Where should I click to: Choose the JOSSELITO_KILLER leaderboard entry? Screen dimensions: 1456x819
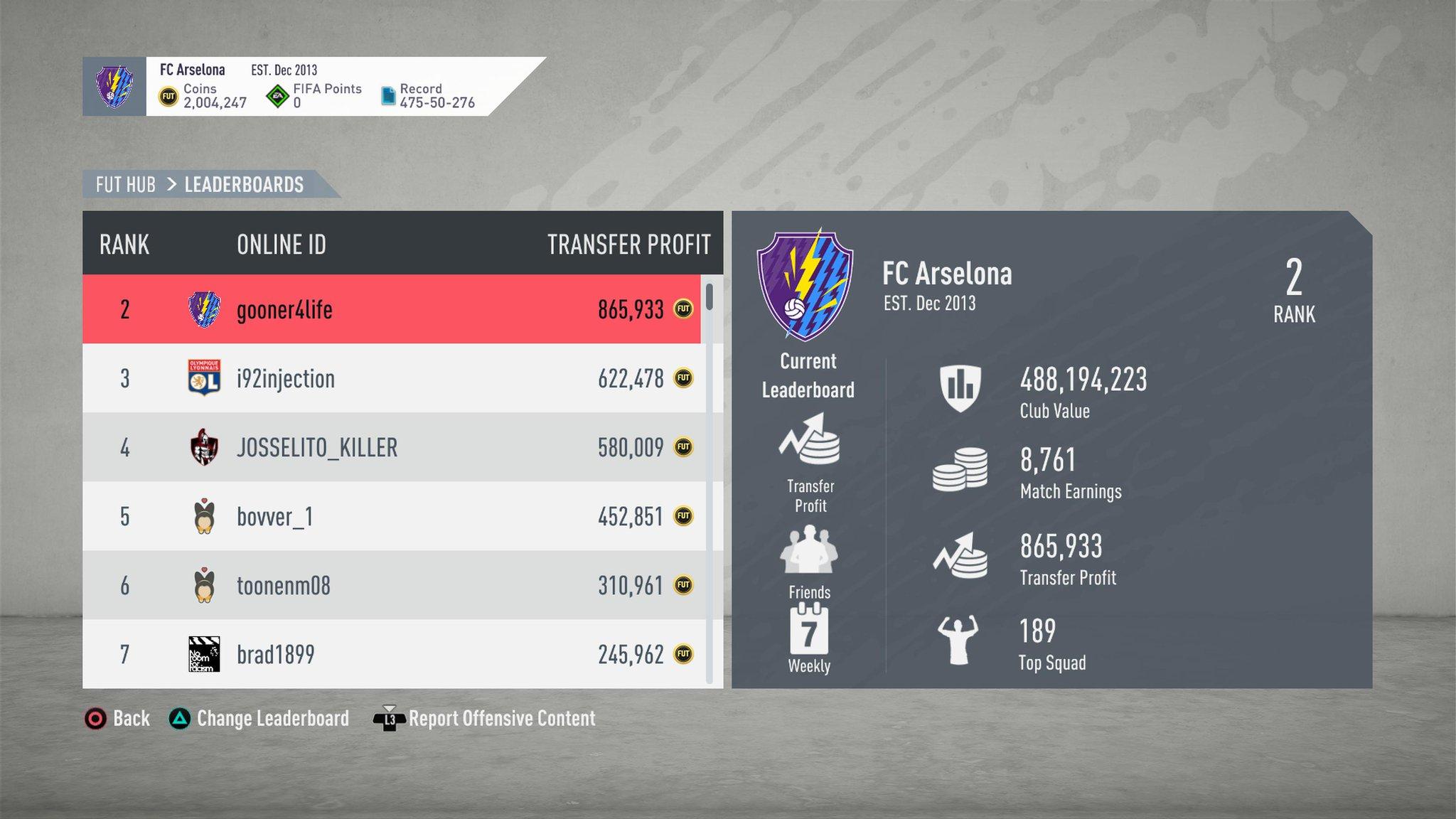click(391, 447)
